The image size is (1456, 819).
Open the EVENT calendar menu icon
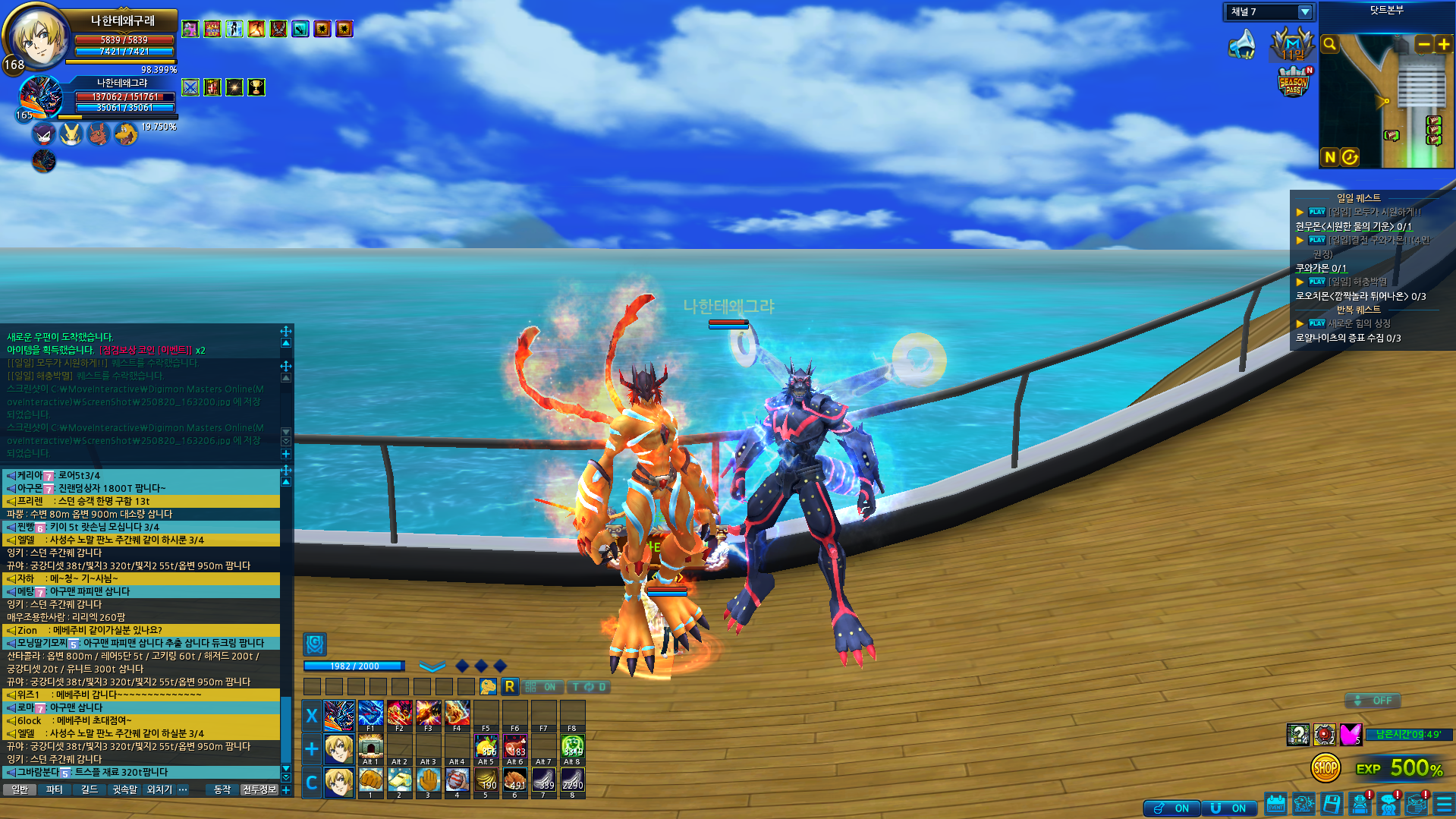point(1275,804)
